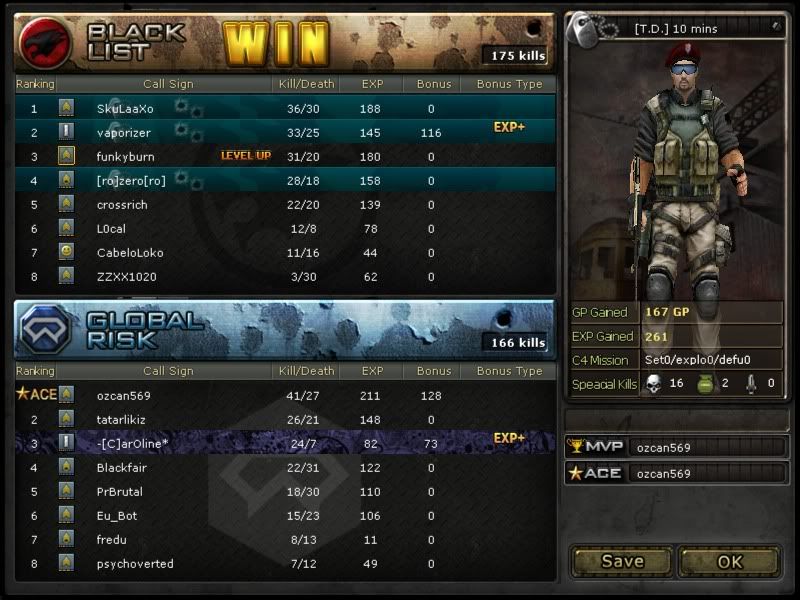Select the ZZXX1020 player row
Image resolution: width=800 pixels, height=600 pixels.
point(285,276)
